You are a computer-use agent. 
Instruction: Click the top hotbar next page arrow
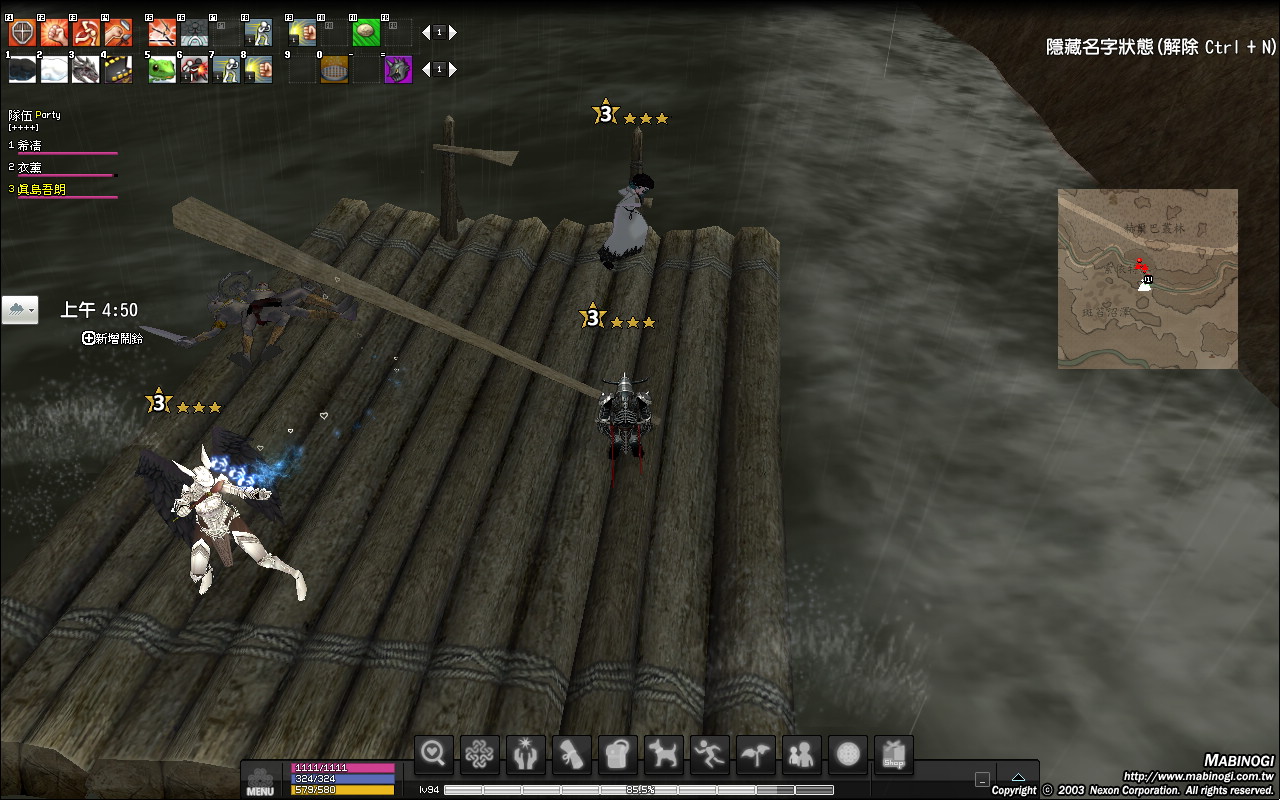click(453, 33)
